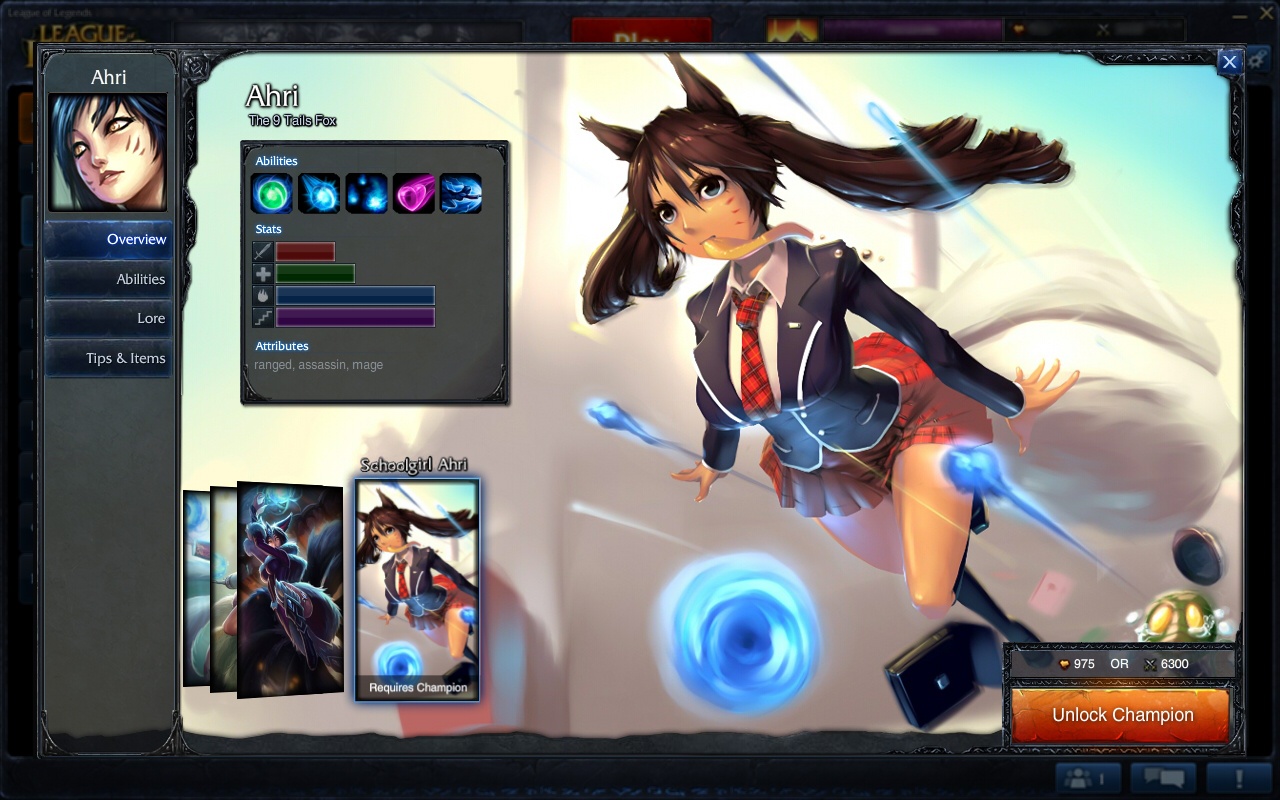
Task: Select the blue Orb of Deception icon
Action: pyautogui.click(x=319, y=194)
